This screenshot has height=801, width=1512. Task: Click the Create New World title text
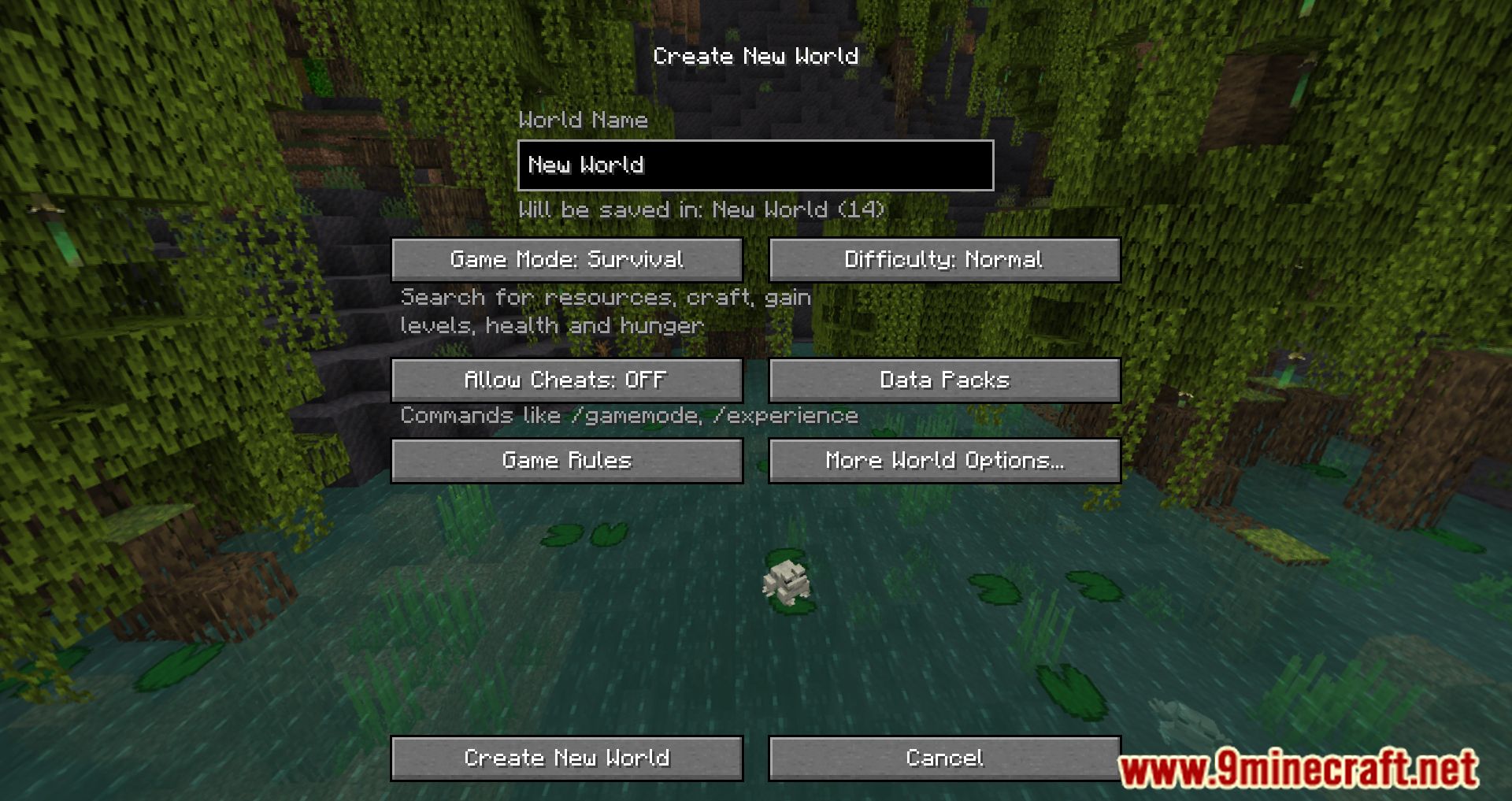pos(755,55)
